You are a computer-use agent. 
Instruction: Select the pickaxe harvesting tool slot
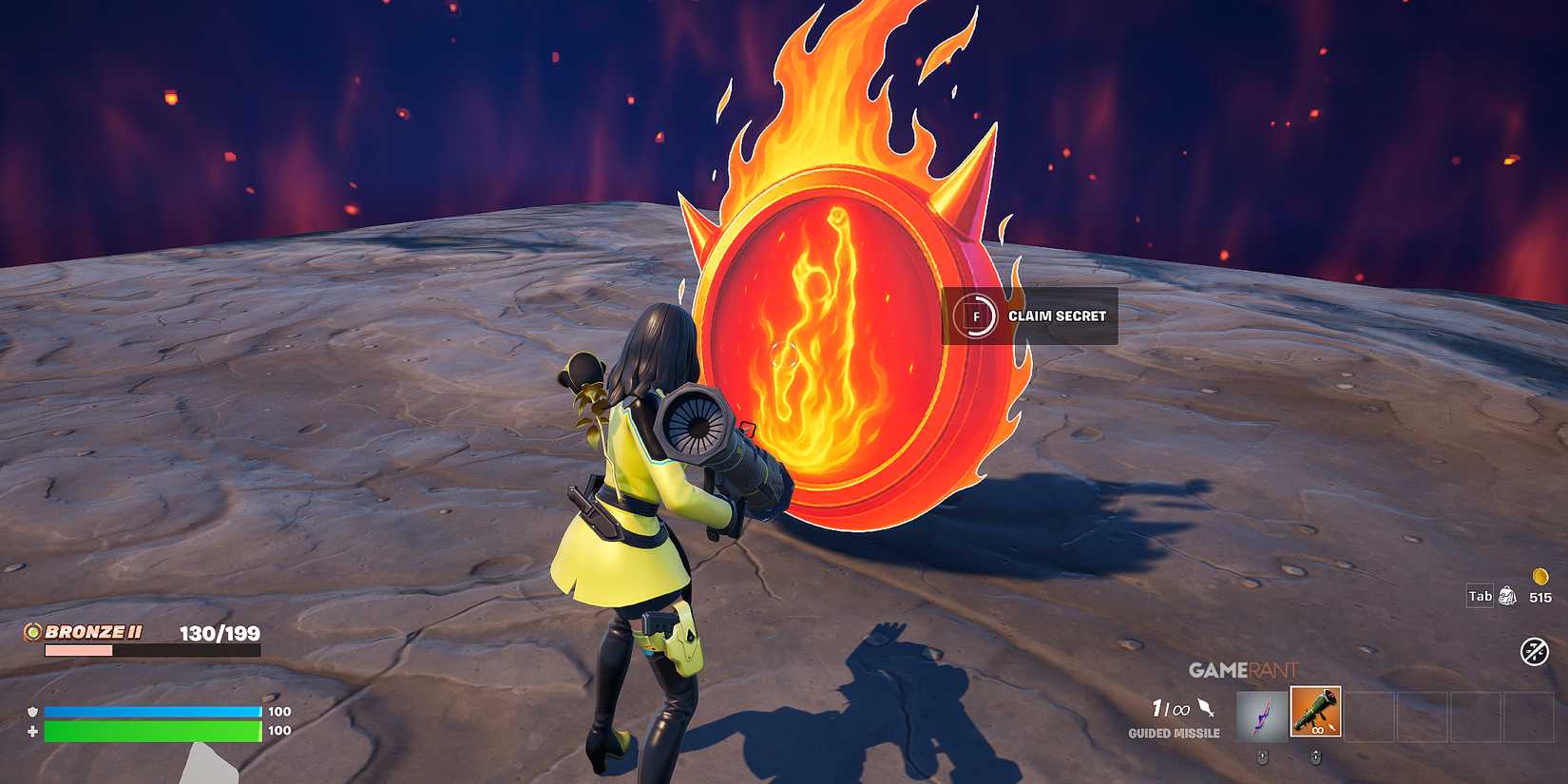point(1261,715)
